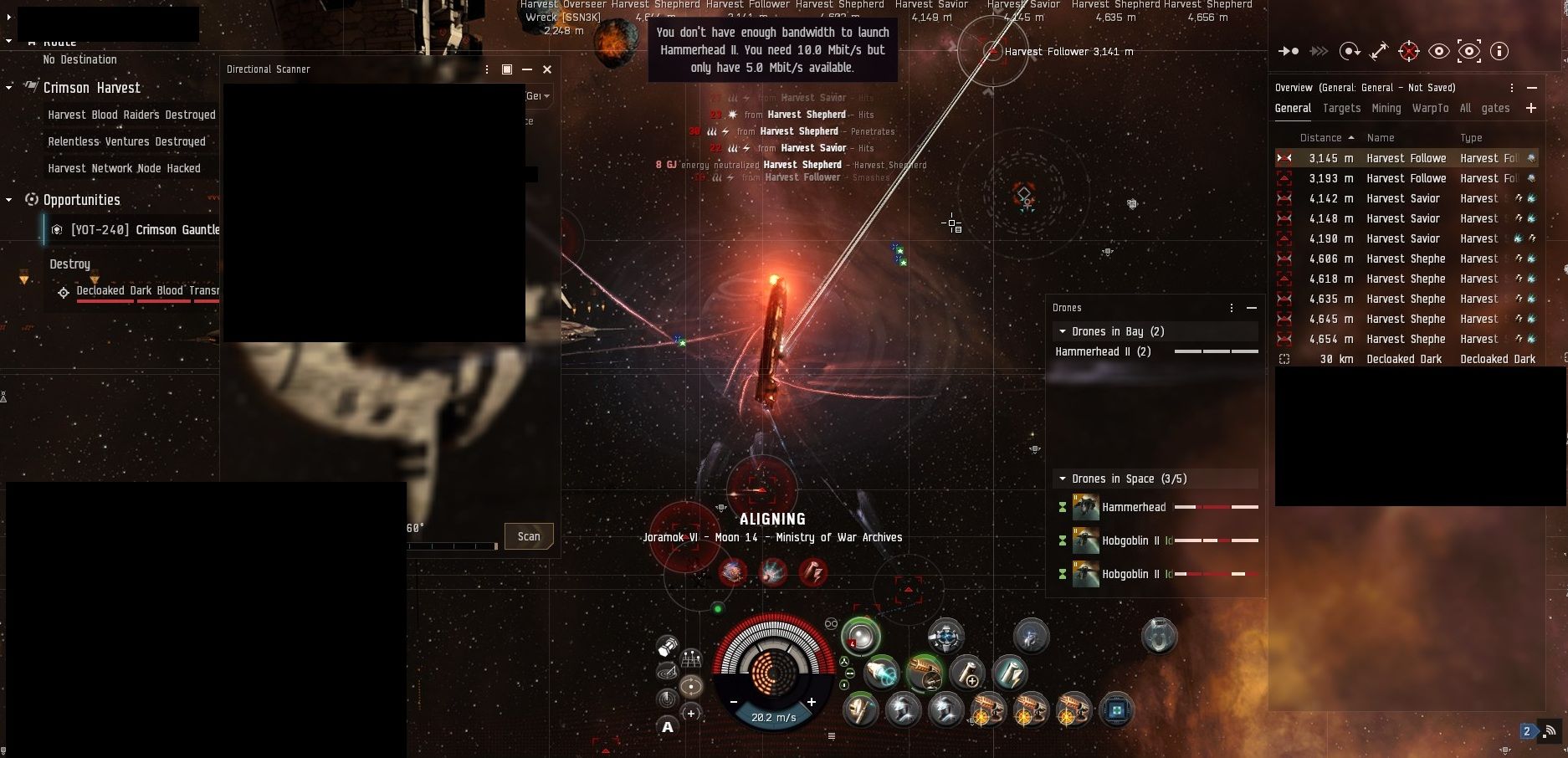The width and height of the screenshot is (1568, 758).
Task: Toggle the autopilot A button
Action: click(x=668, y=727)
